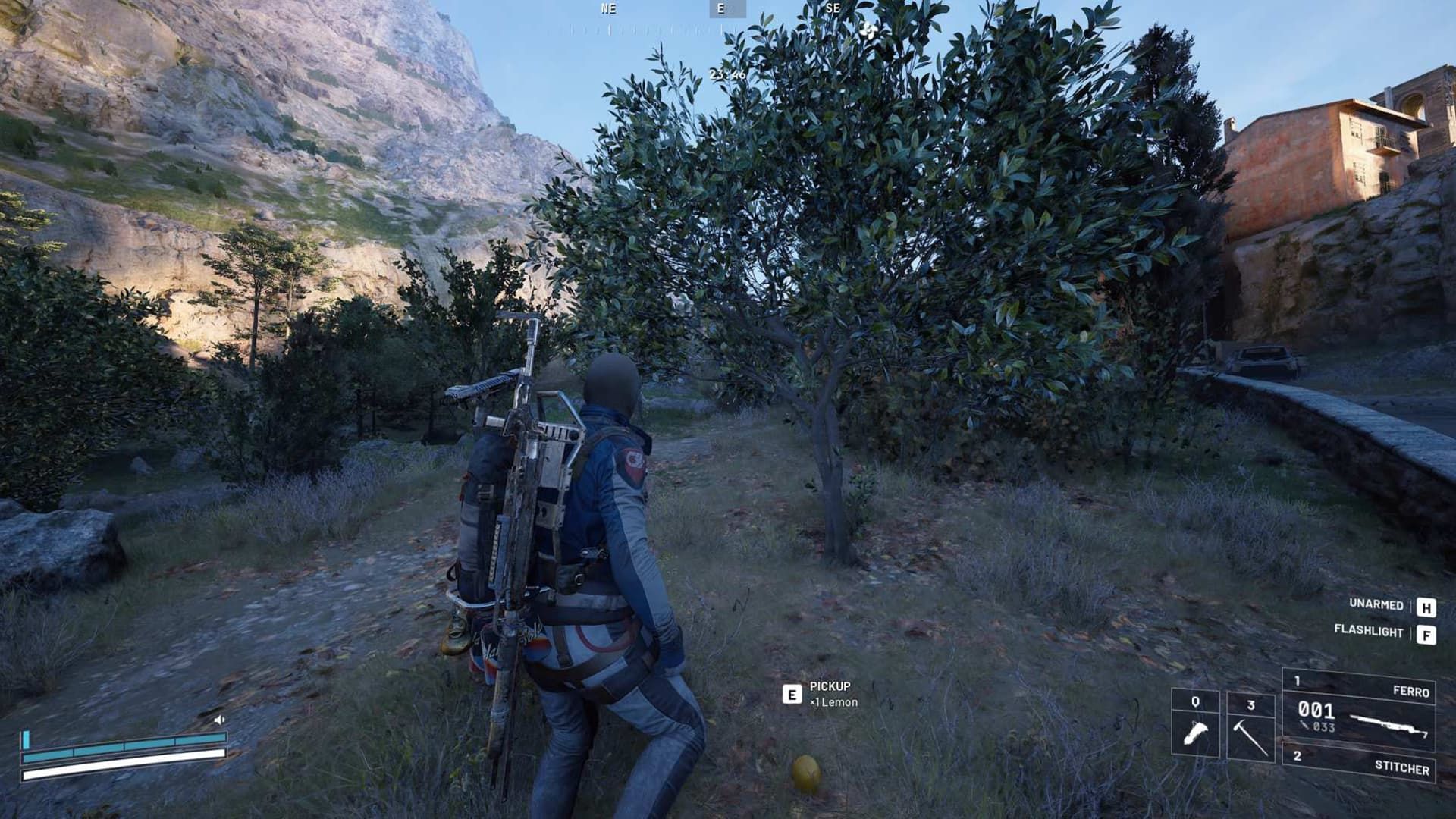Use the quick item slot beside the pickaxe
1456x819 pixels.
point(1195,723)
